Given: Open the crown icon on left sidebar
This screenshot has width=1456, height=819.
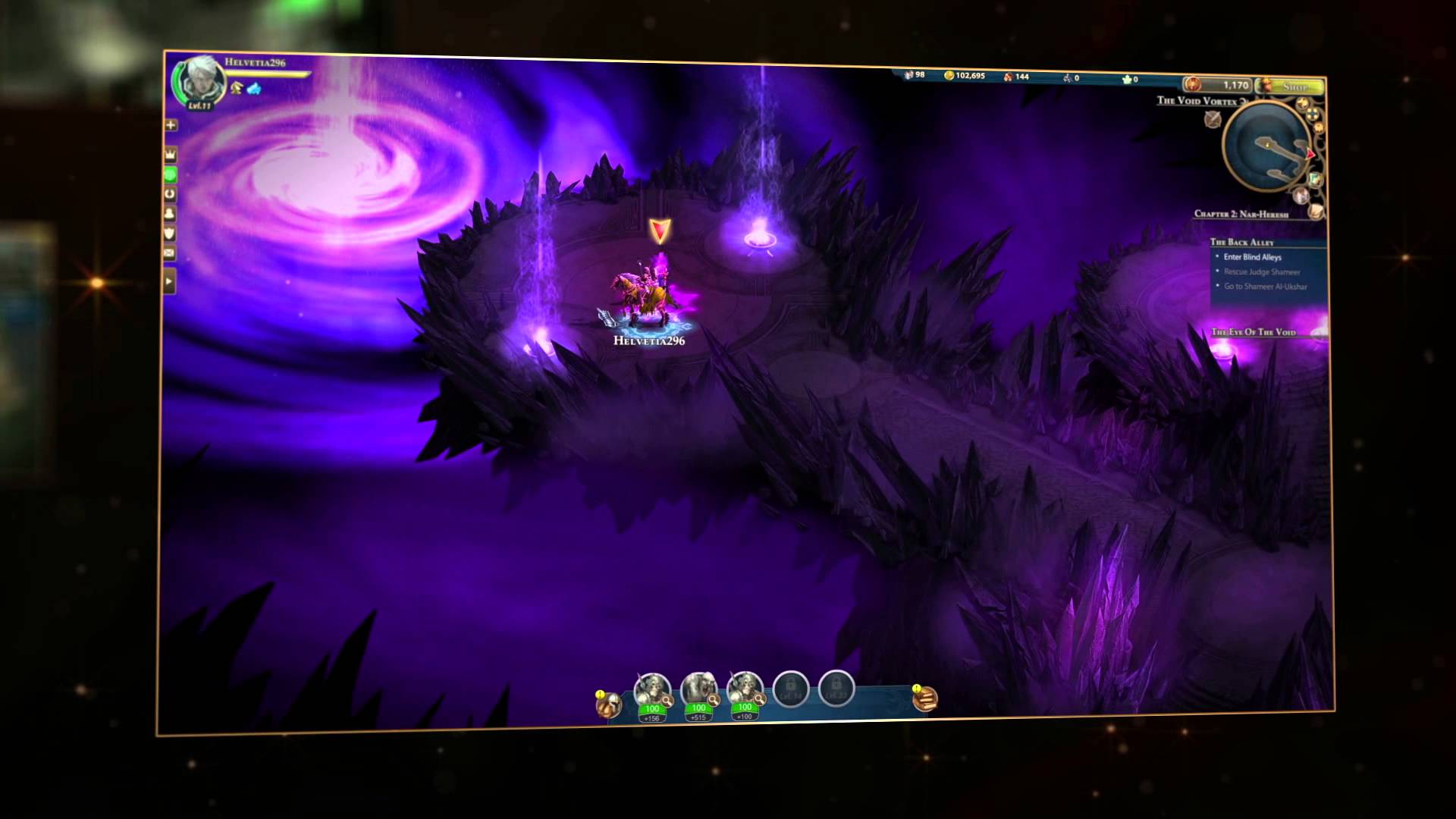Looking at the screenshot, I should (x=171, y=155).
